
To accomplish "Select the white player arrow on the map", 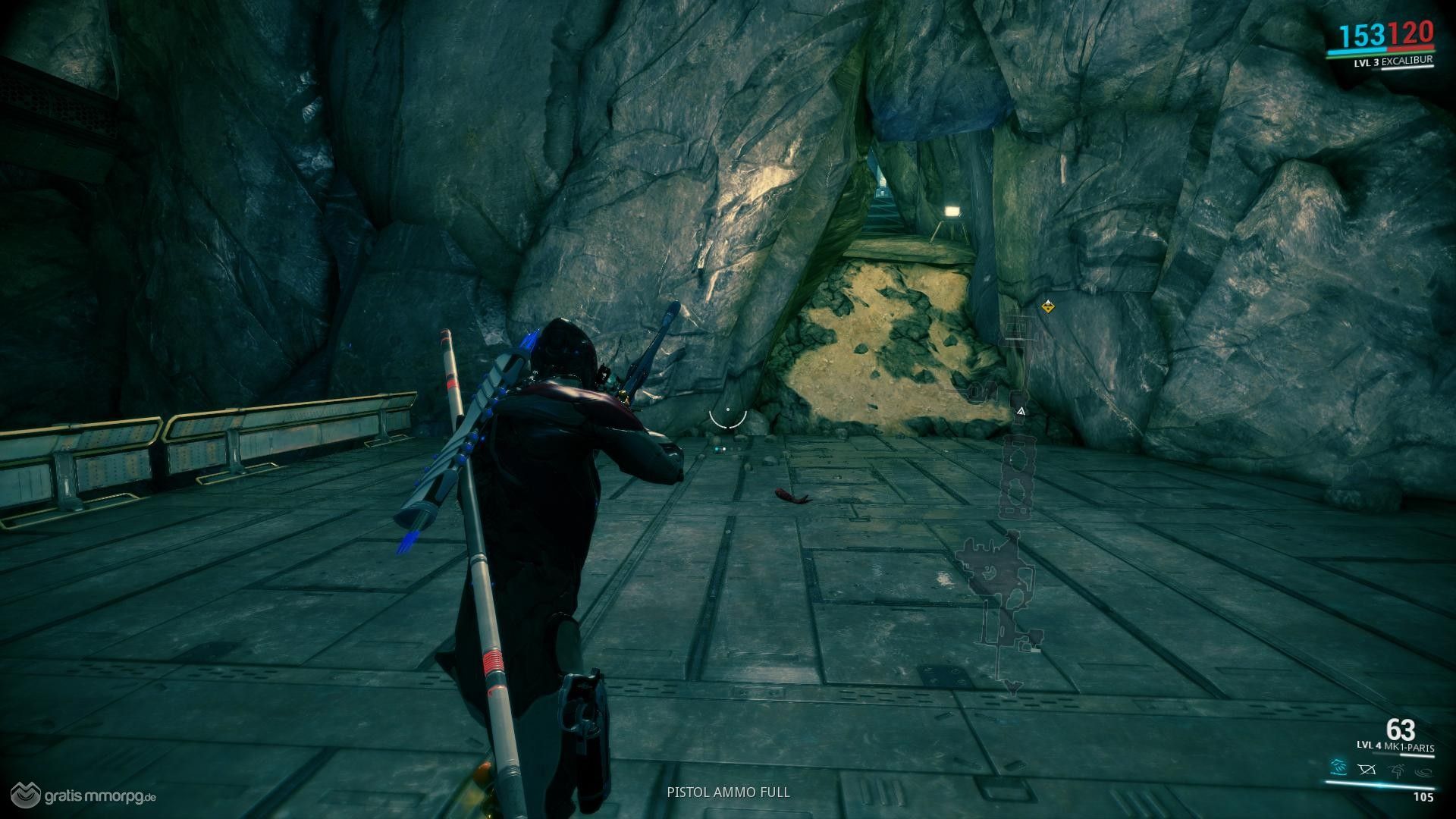I will pyautogui.click(x=1021, y=411).
